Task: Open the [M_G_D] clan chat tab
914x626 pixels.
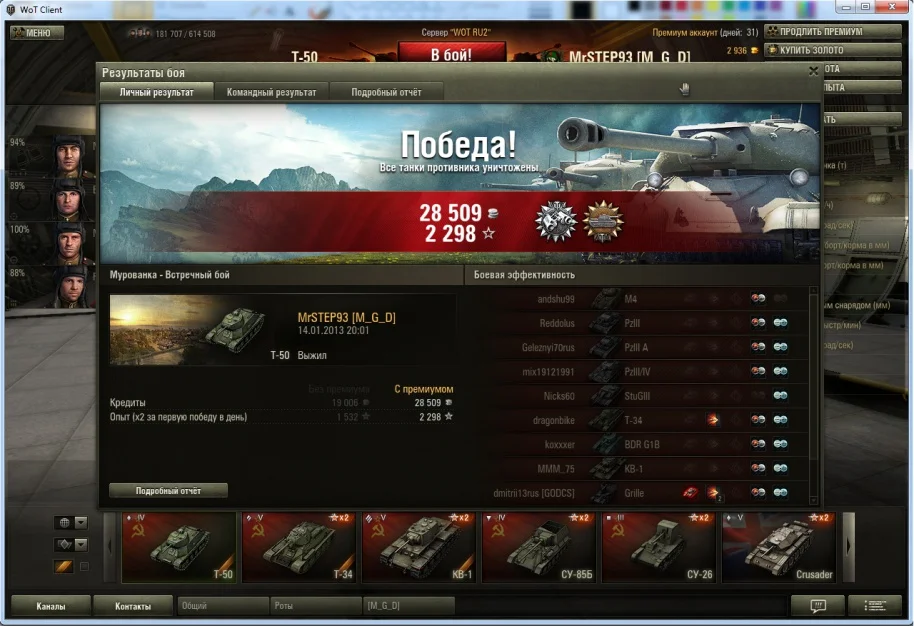Action: [407, 606]
